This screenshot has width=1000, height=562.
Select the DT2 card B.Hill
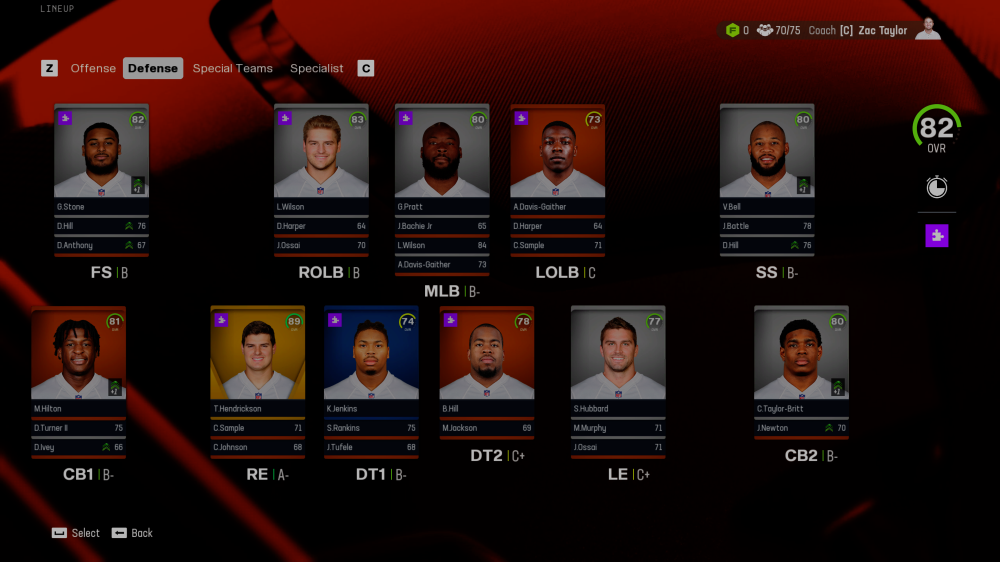tap(487, 358)
